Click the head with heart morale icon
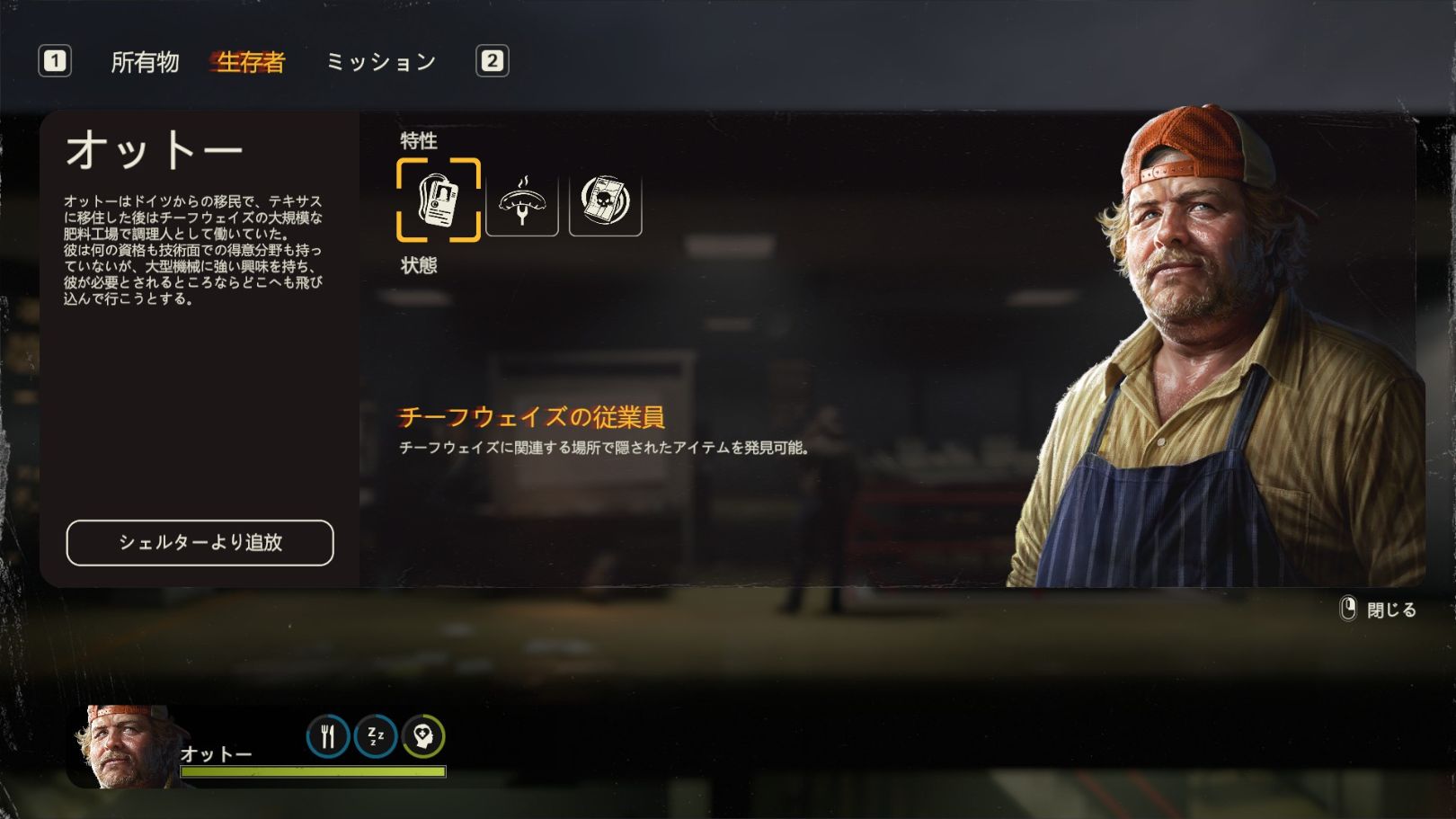 point(423,737)
